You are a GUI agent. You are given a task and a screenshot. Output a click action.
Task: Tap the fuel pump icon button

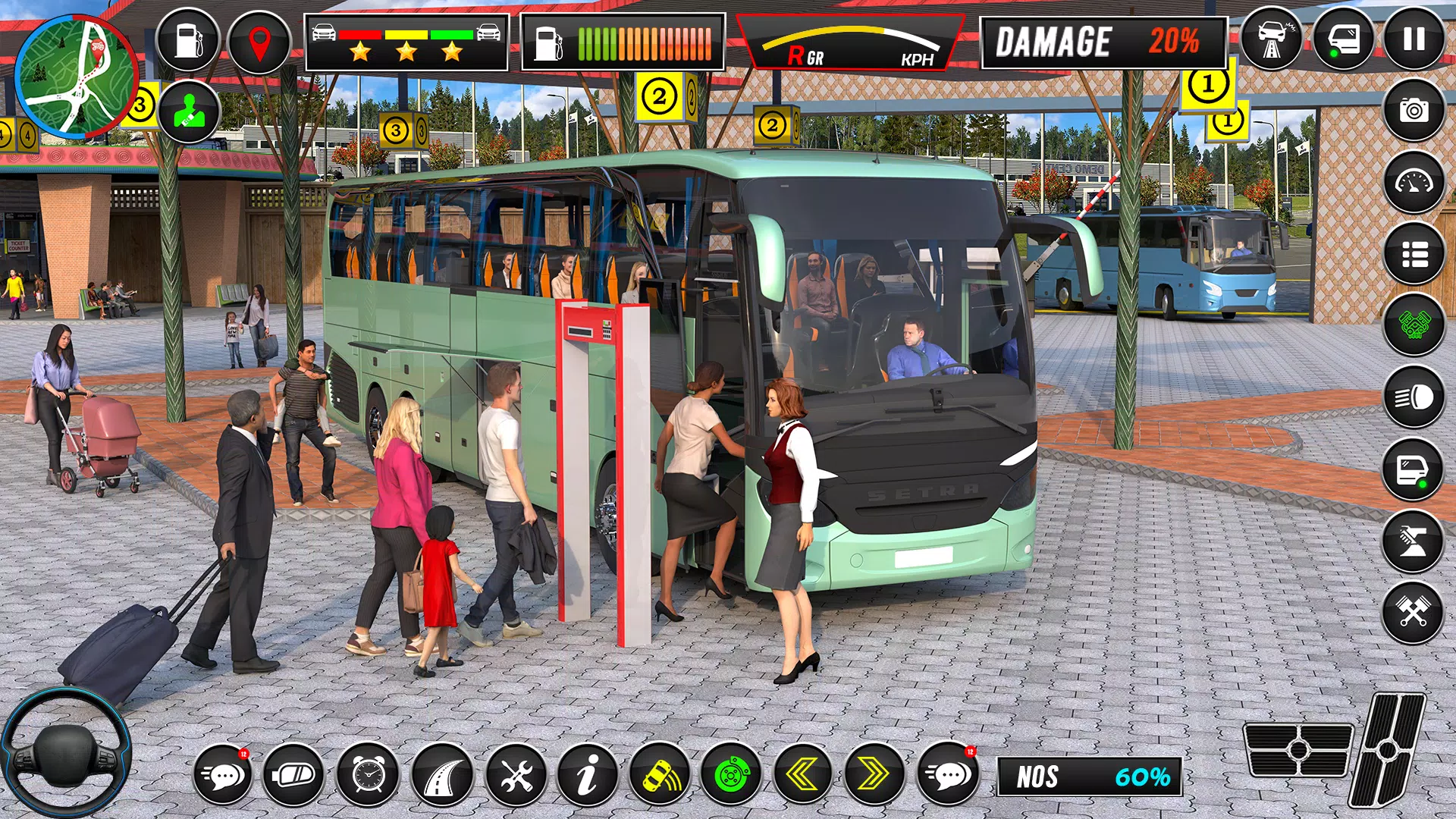(187, 41)
